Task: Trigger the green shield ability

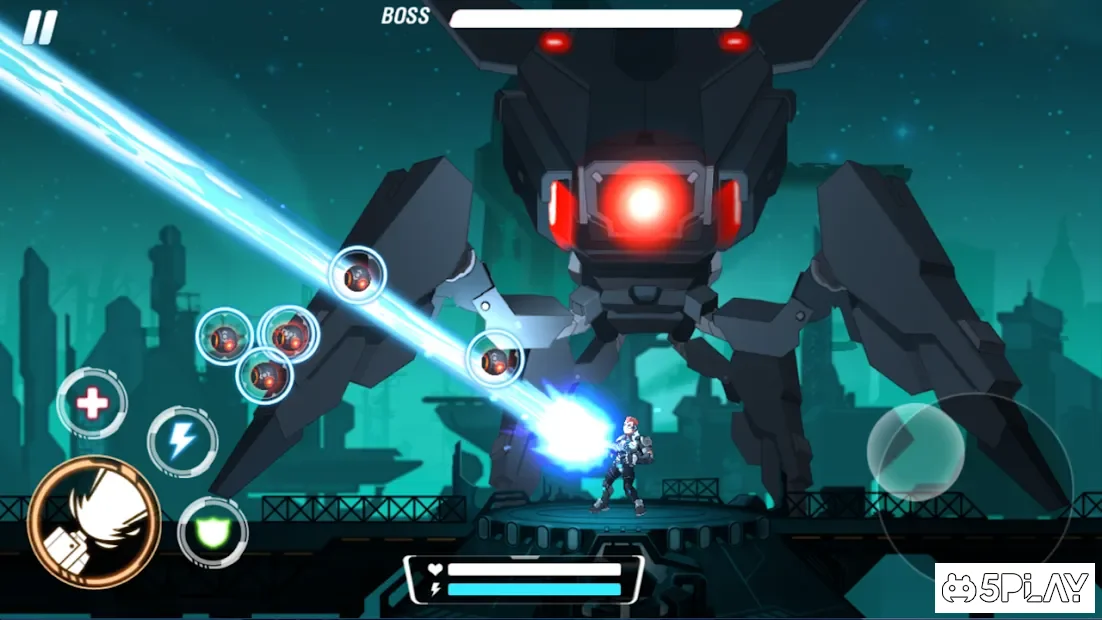Action: click(x=212, y=532)
